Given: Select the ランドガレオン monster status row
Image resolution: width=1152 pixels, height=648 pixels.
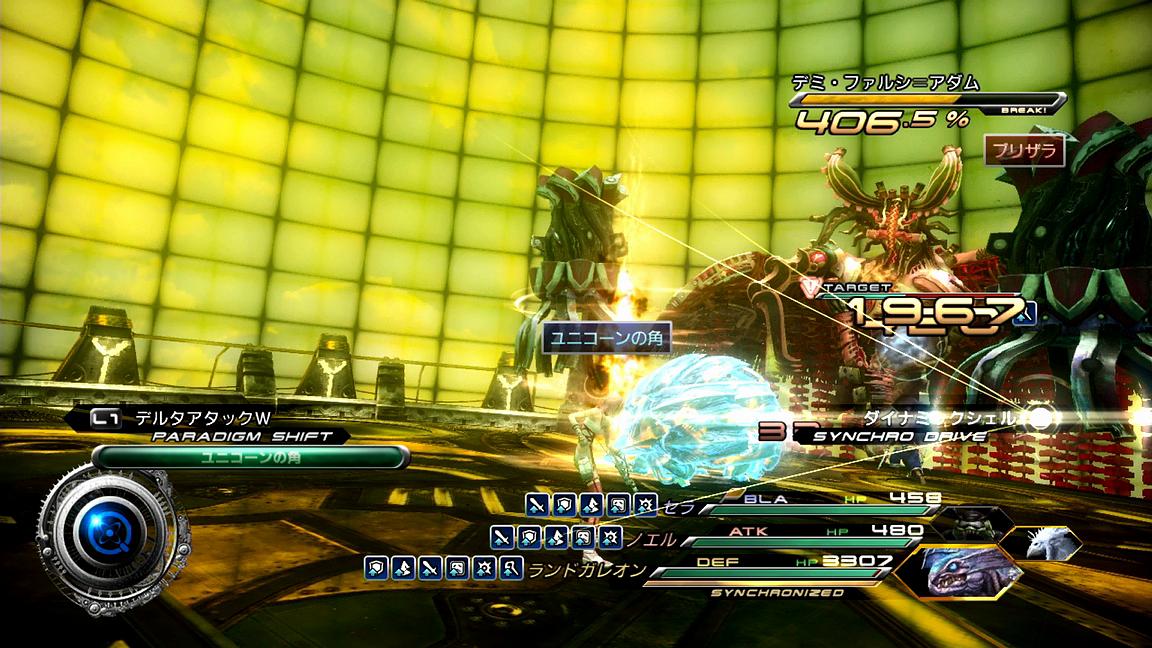Looking at the screenshot, I should click(x=760, y=569).
